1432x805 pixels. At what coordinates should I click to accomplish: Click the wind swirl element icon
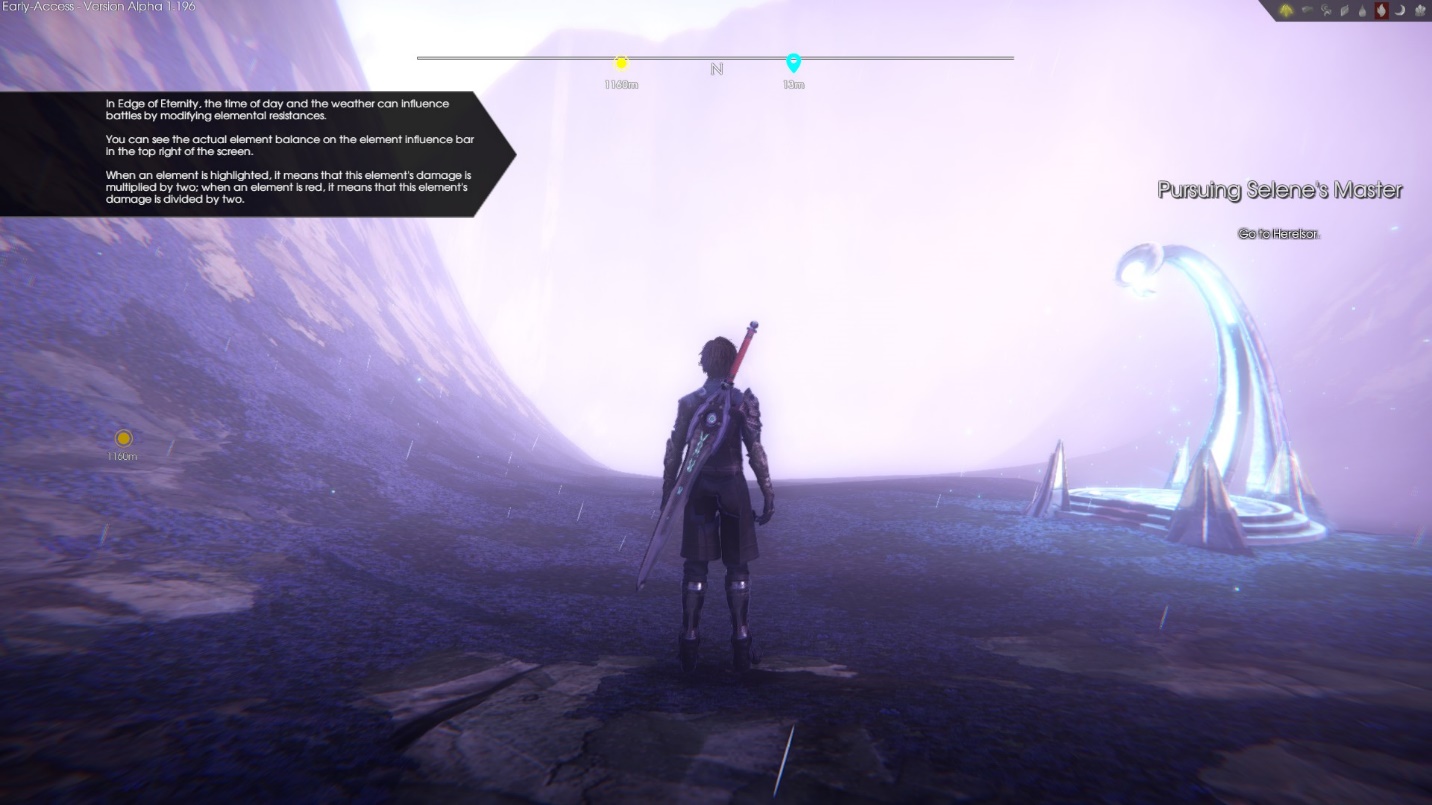coord(1326,11)
